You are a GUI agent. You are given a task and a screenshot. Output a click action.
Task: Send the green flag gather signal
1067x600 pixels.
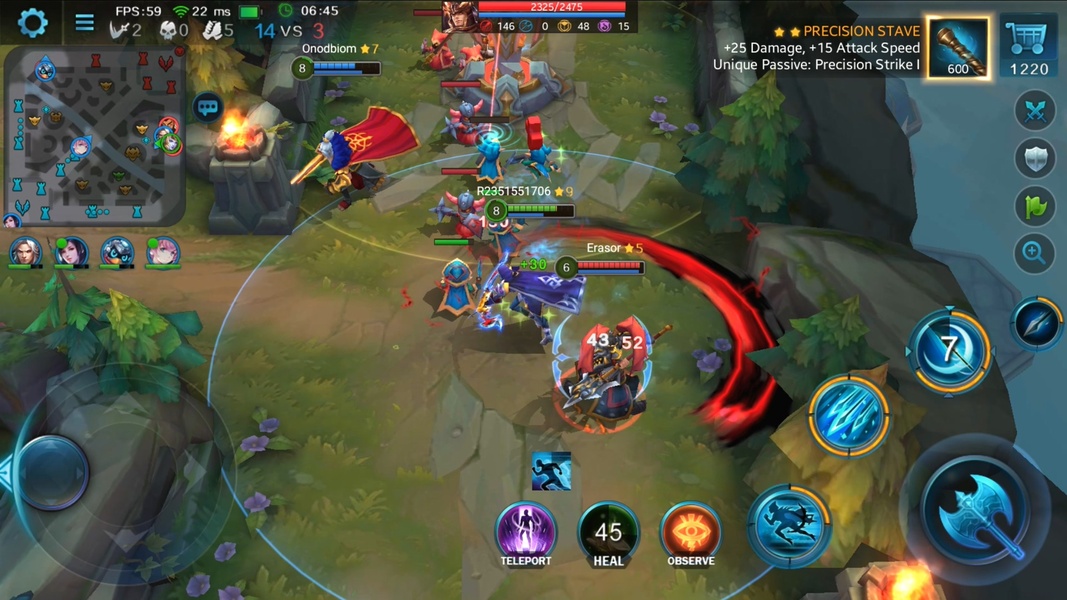1035,206
